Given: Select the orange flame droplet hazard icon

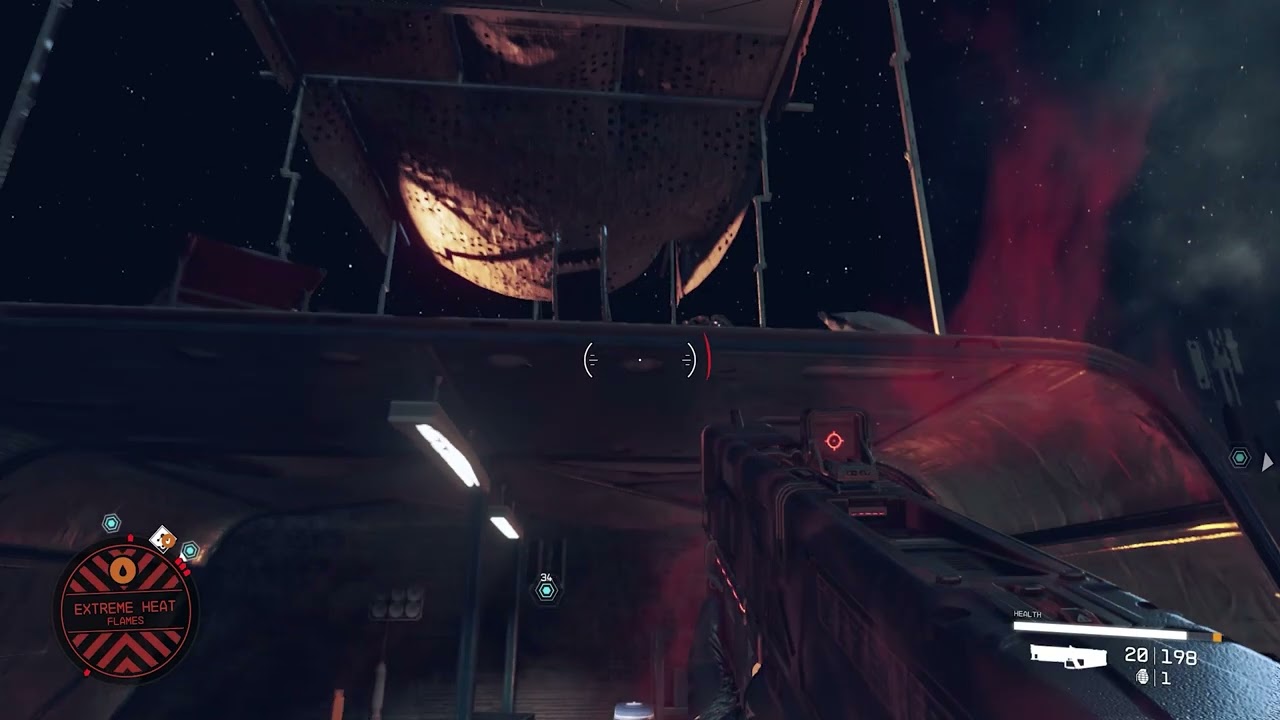Looking at the screenshot, I should click(124, 570).
